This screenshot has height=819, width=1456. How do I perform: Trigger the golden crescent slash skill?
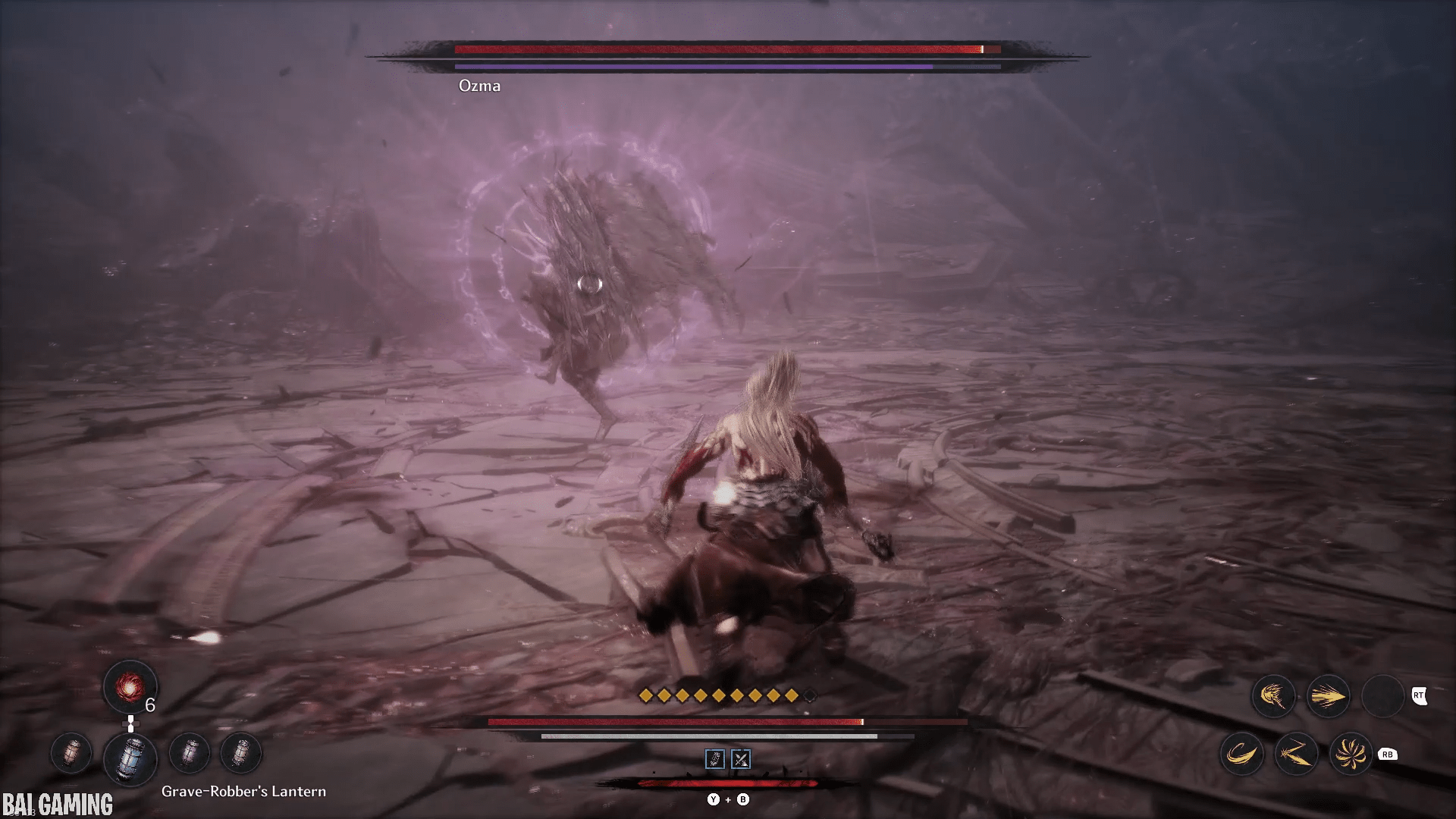[x=1241, y=755]
